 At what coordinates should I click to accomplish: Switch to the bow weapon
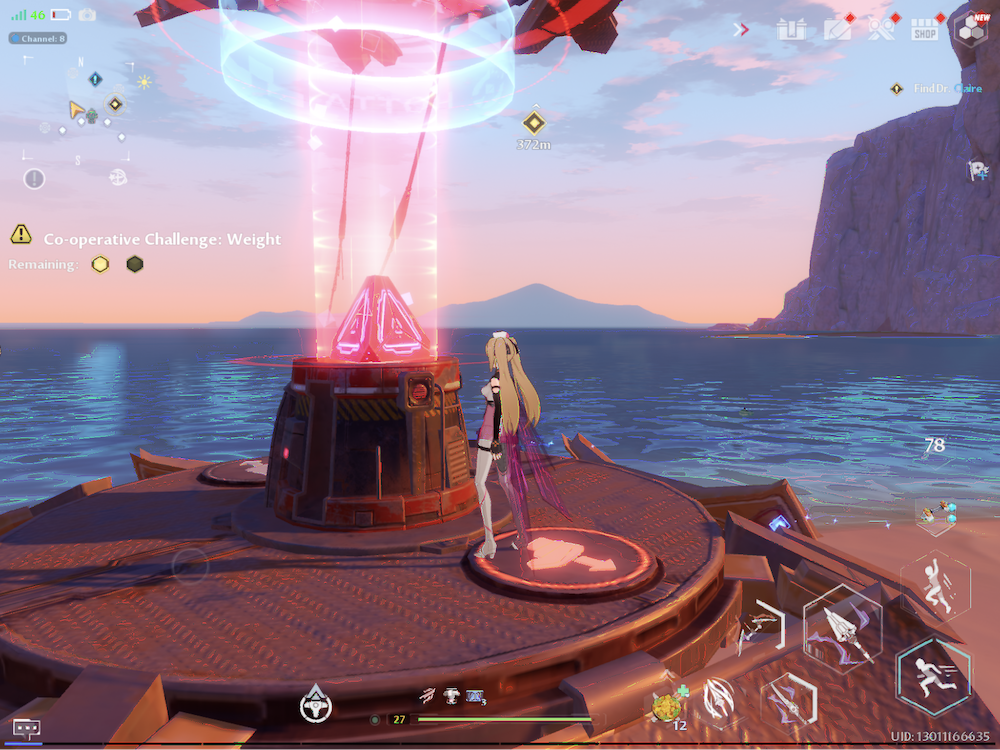[x=760, y=630]
